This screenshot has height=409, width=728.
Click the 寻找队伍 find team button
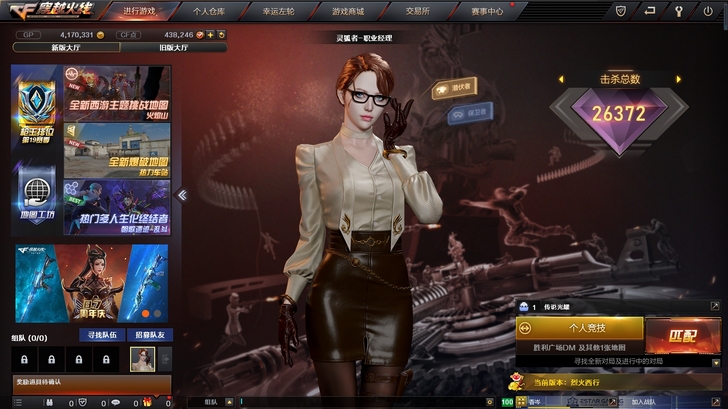[102, 335]
